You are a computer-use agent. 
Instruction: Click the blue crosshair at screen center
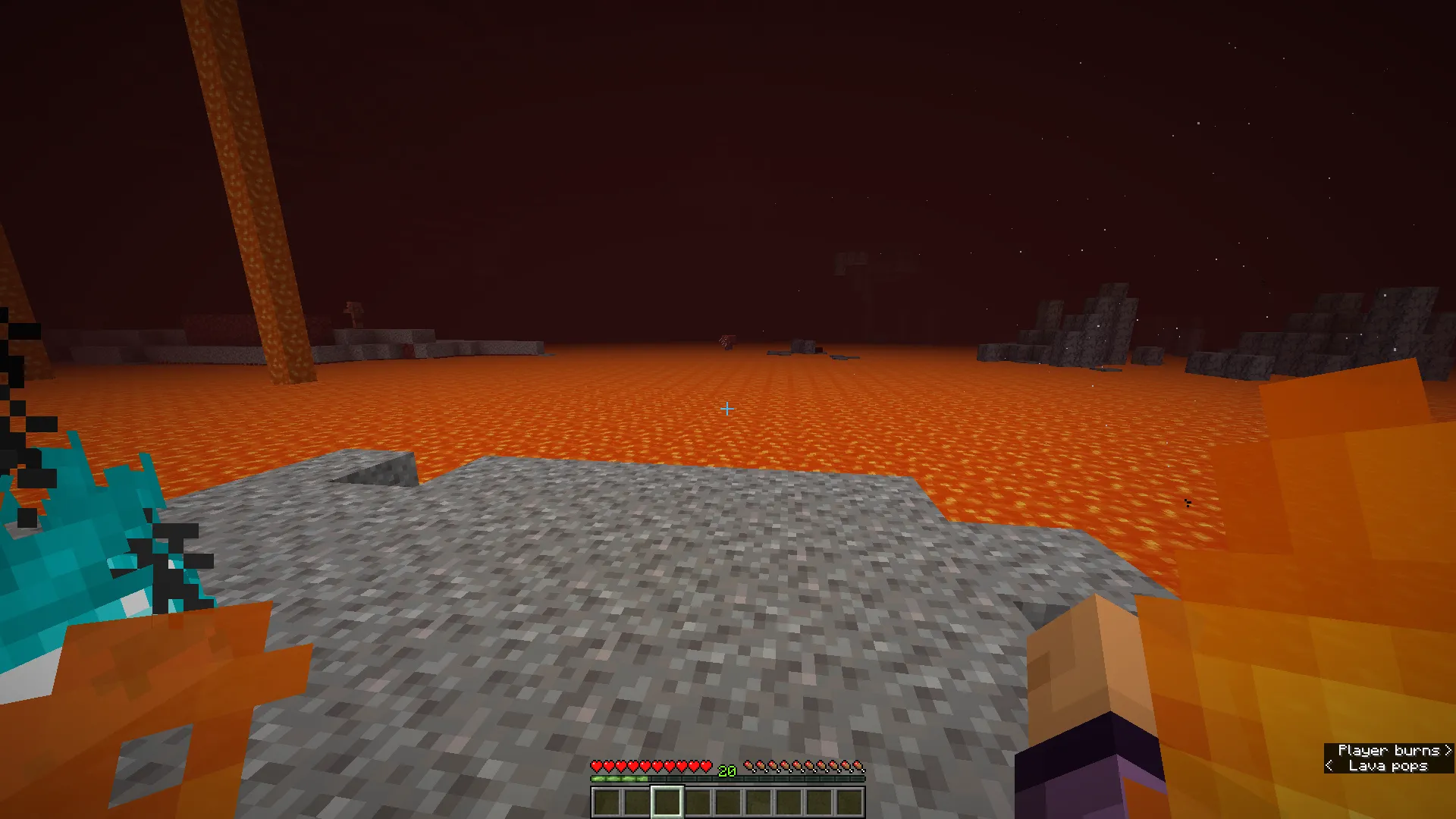coord(726,409)
